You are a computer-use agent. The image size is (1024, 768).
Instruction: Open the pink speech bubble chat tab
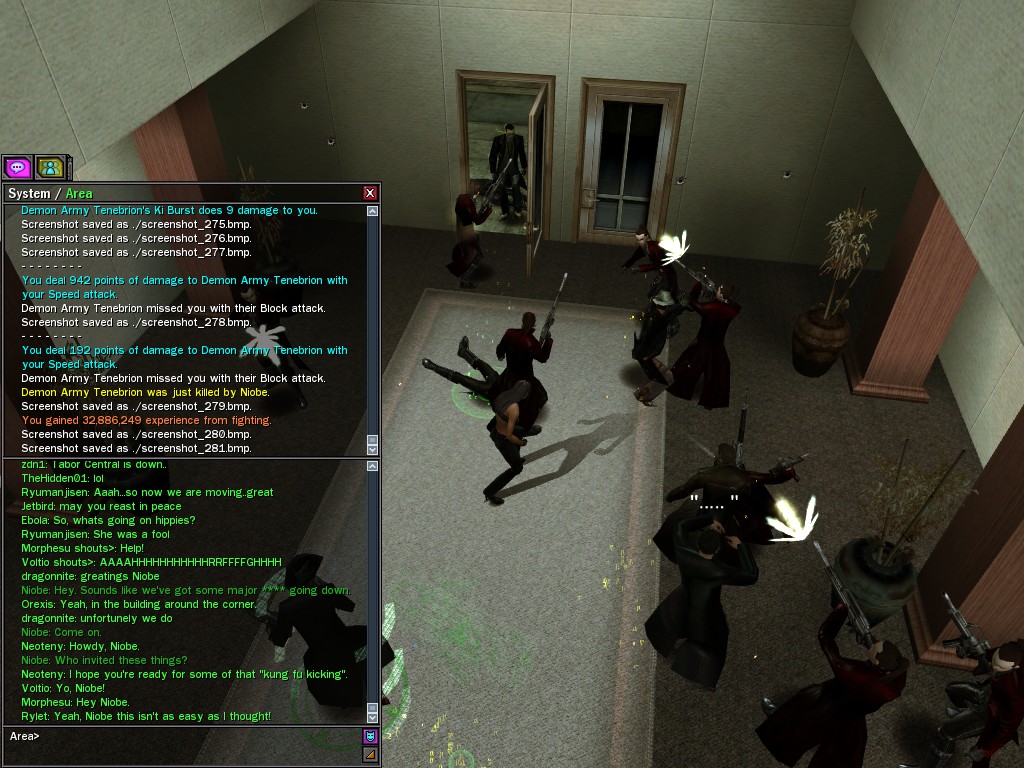pyautogui.click(x=17, y=167)
